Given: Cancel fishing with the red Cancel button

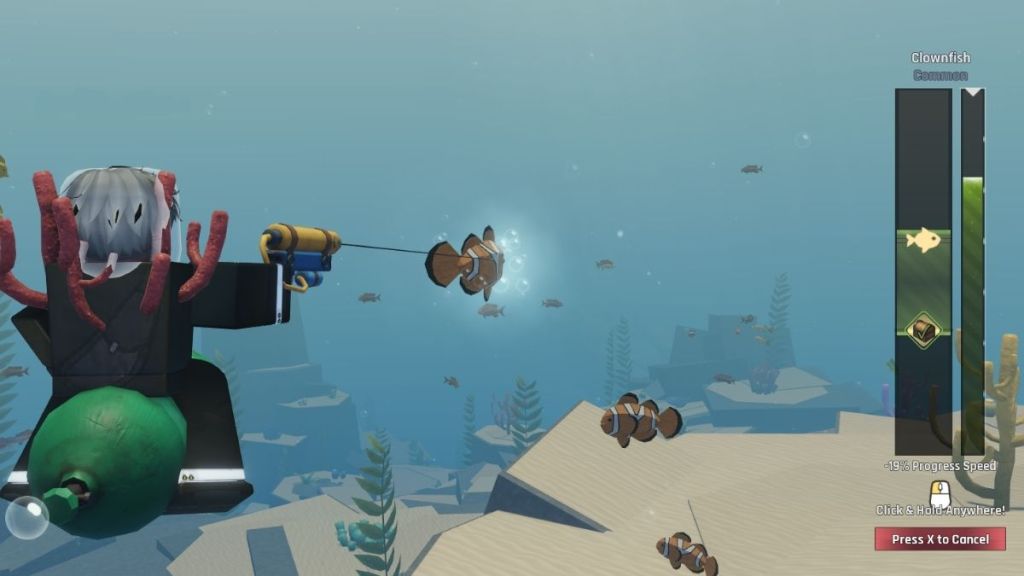Looking at the screenshot, I should (939, 539).
